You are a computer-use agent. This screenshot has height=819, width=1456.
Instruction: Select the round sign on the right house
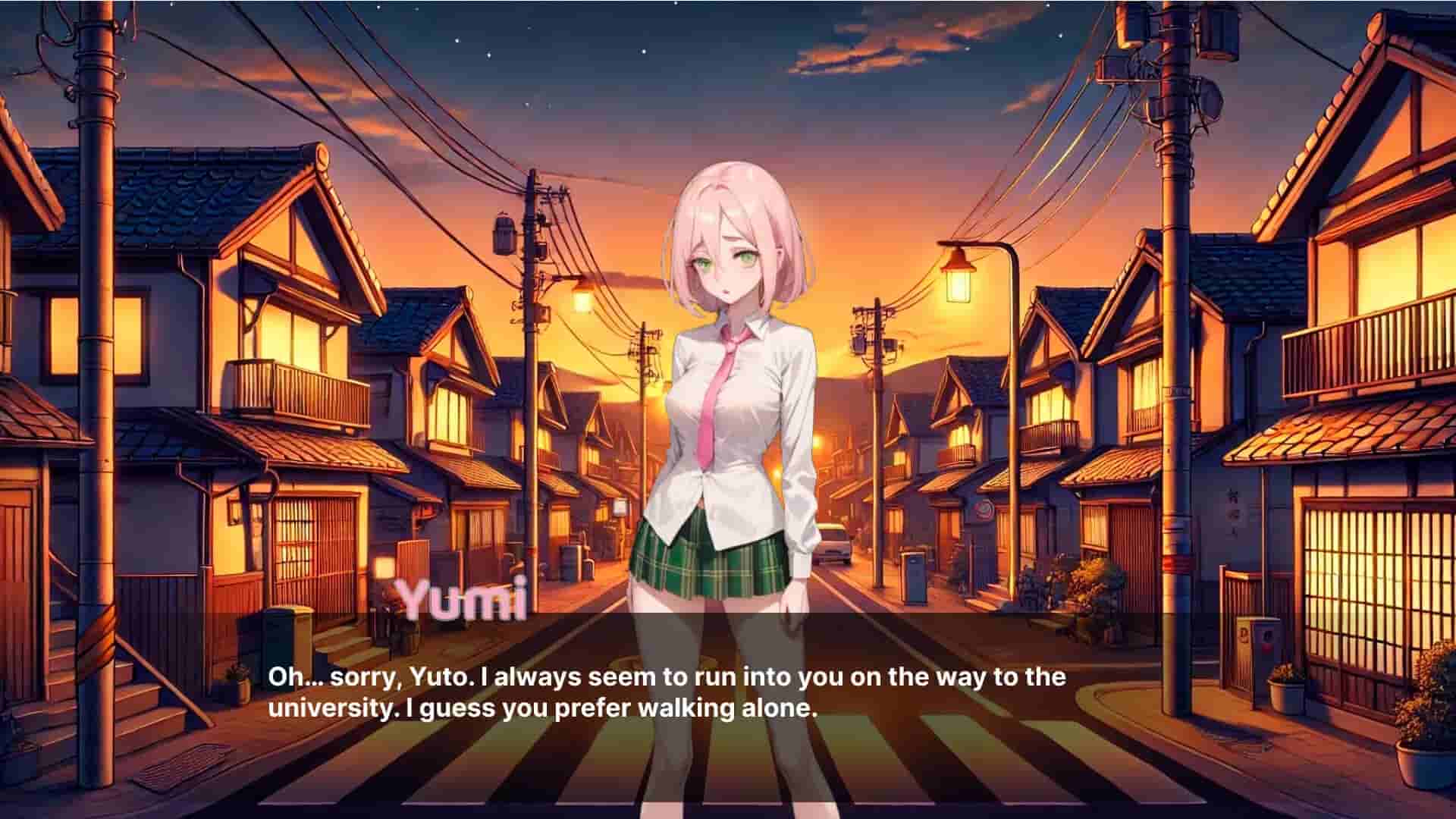tap(982, 510)
